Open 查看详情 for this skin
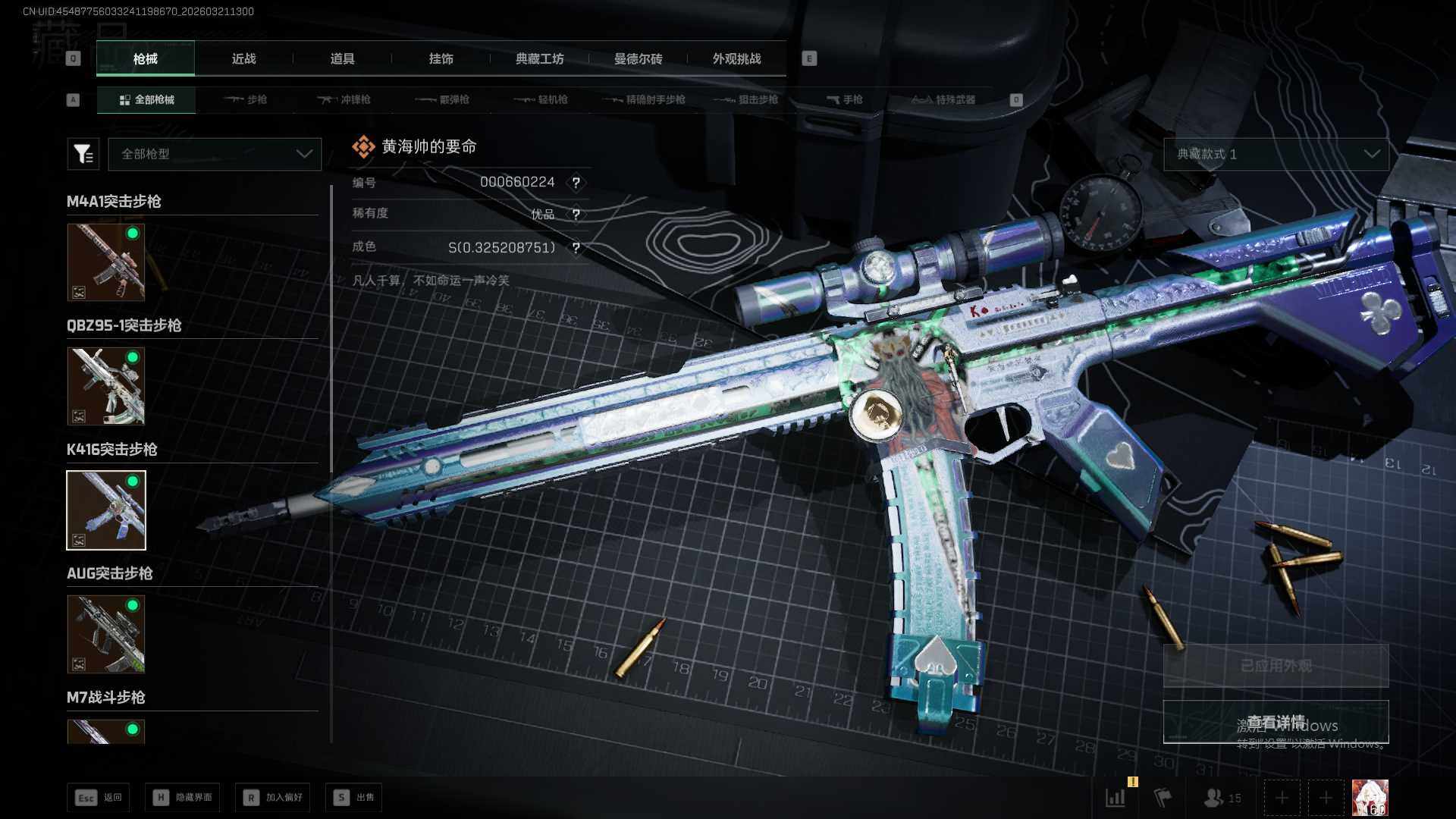The image size is (1456, 819). [1276, 721]
